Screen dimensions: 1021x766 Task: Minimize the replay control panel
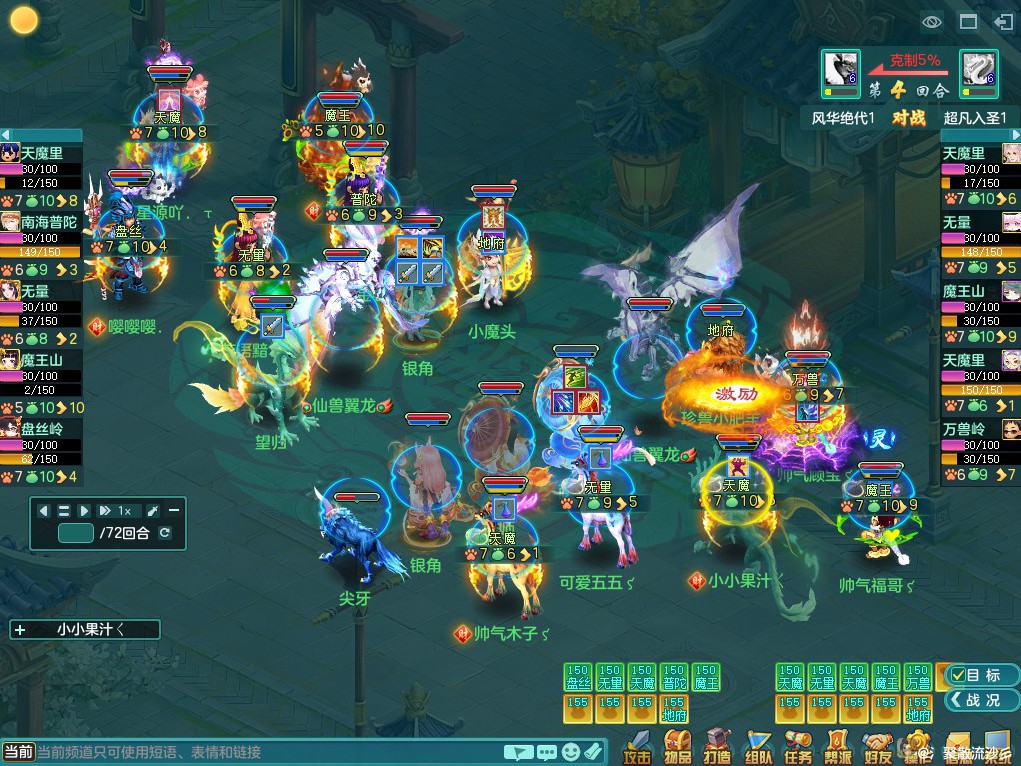(173, 511)
